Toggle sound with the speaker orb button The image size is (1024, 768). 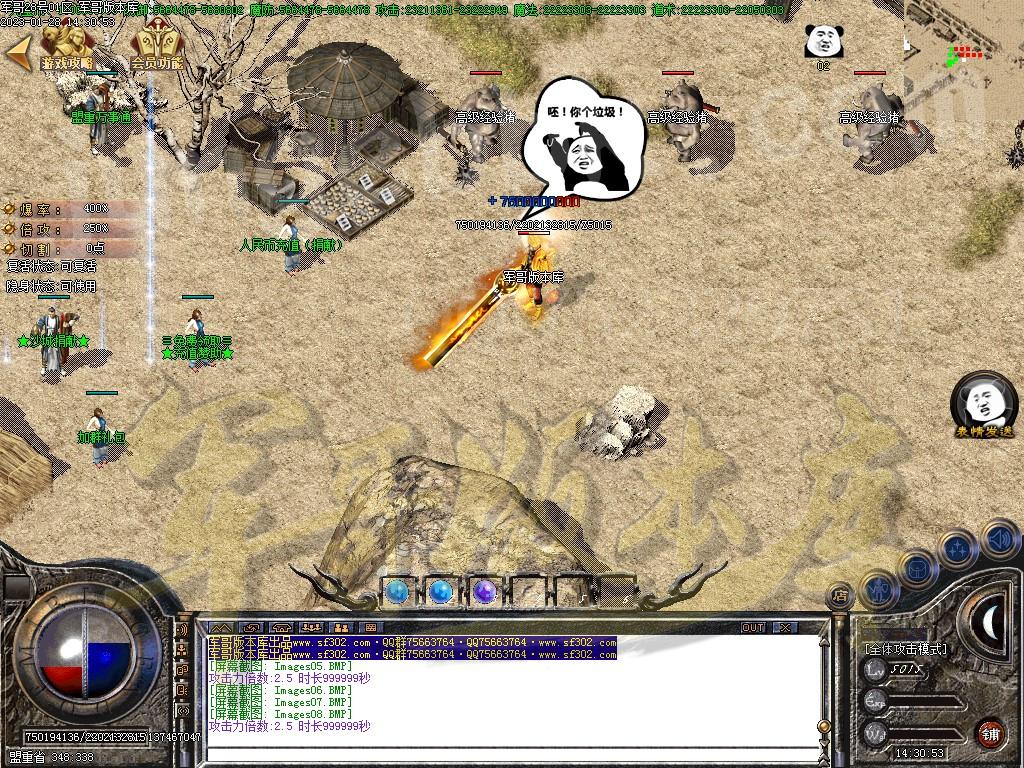(x=999, y=539)
